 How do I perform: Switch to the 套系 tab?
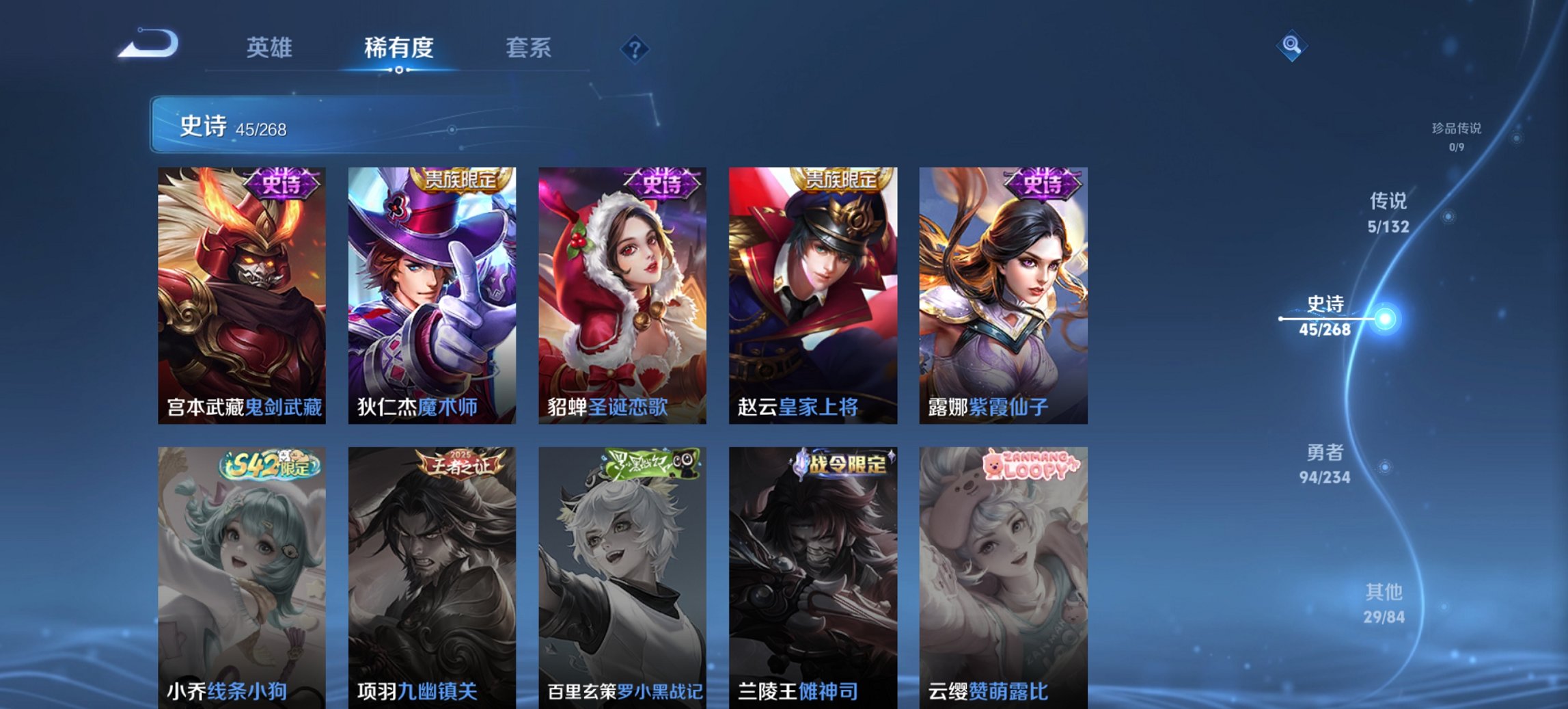click(x=529, y=49)
